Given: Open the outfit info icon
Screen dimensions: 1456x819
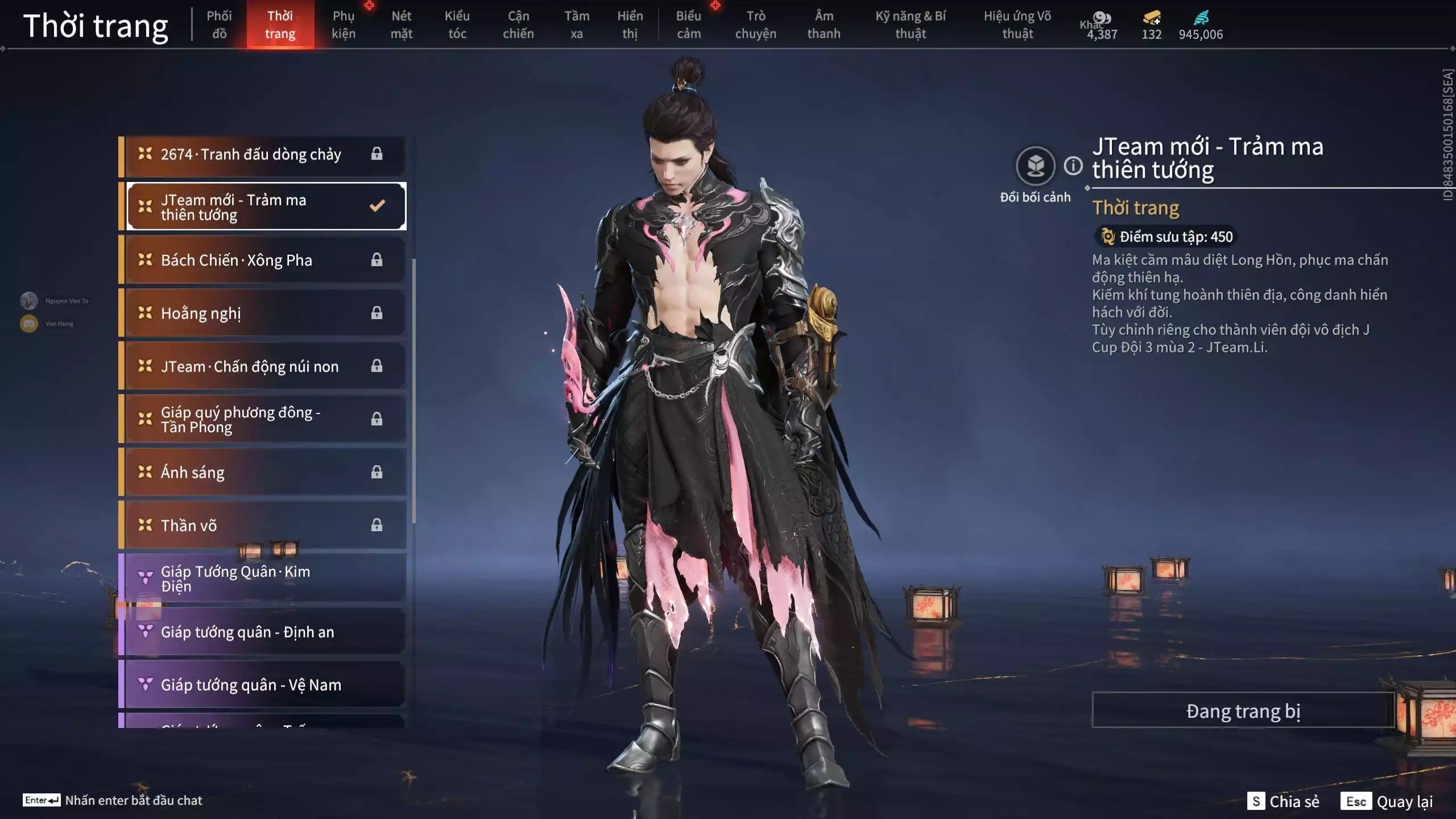Looking at the screenshot, I should click(1073, 166).
